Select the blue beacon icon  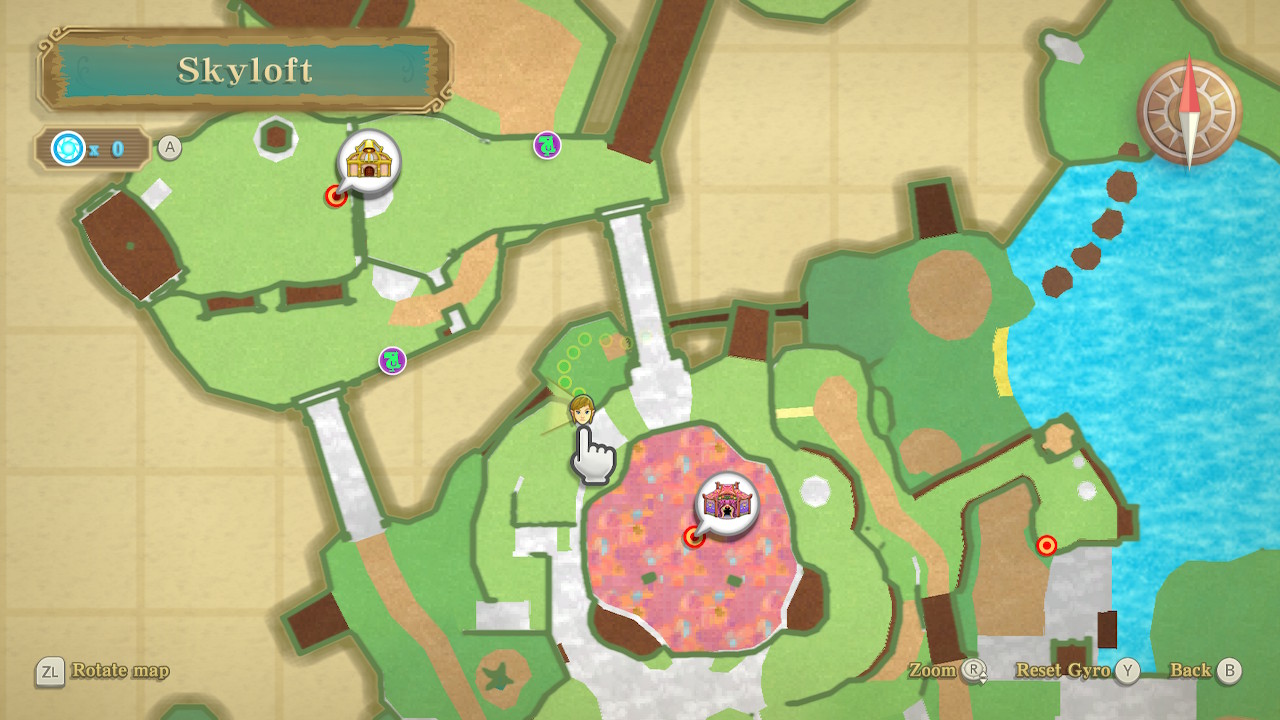point(69,149)
